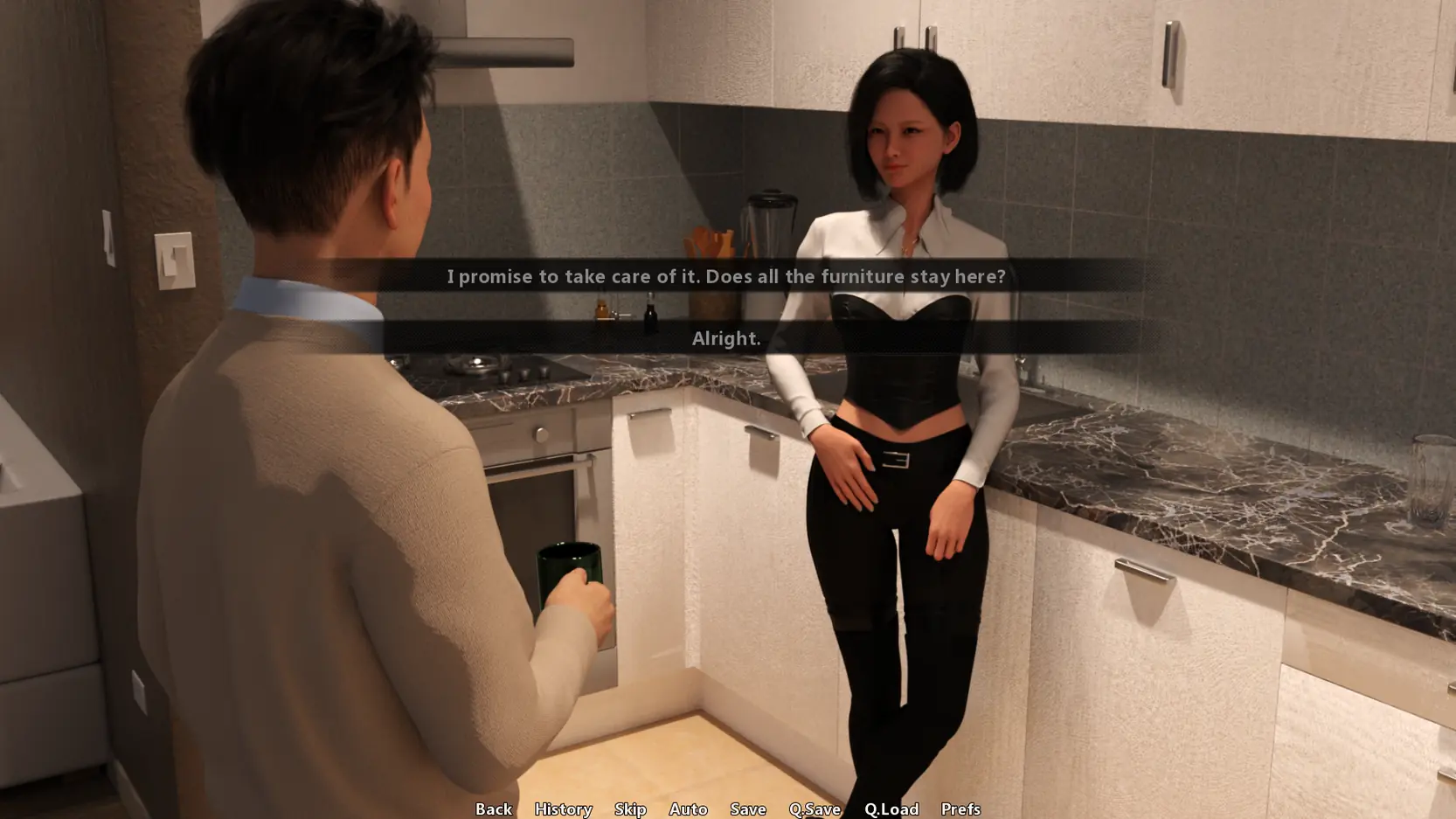
Task: Activate Skip mode
Action: click(630, 809)
